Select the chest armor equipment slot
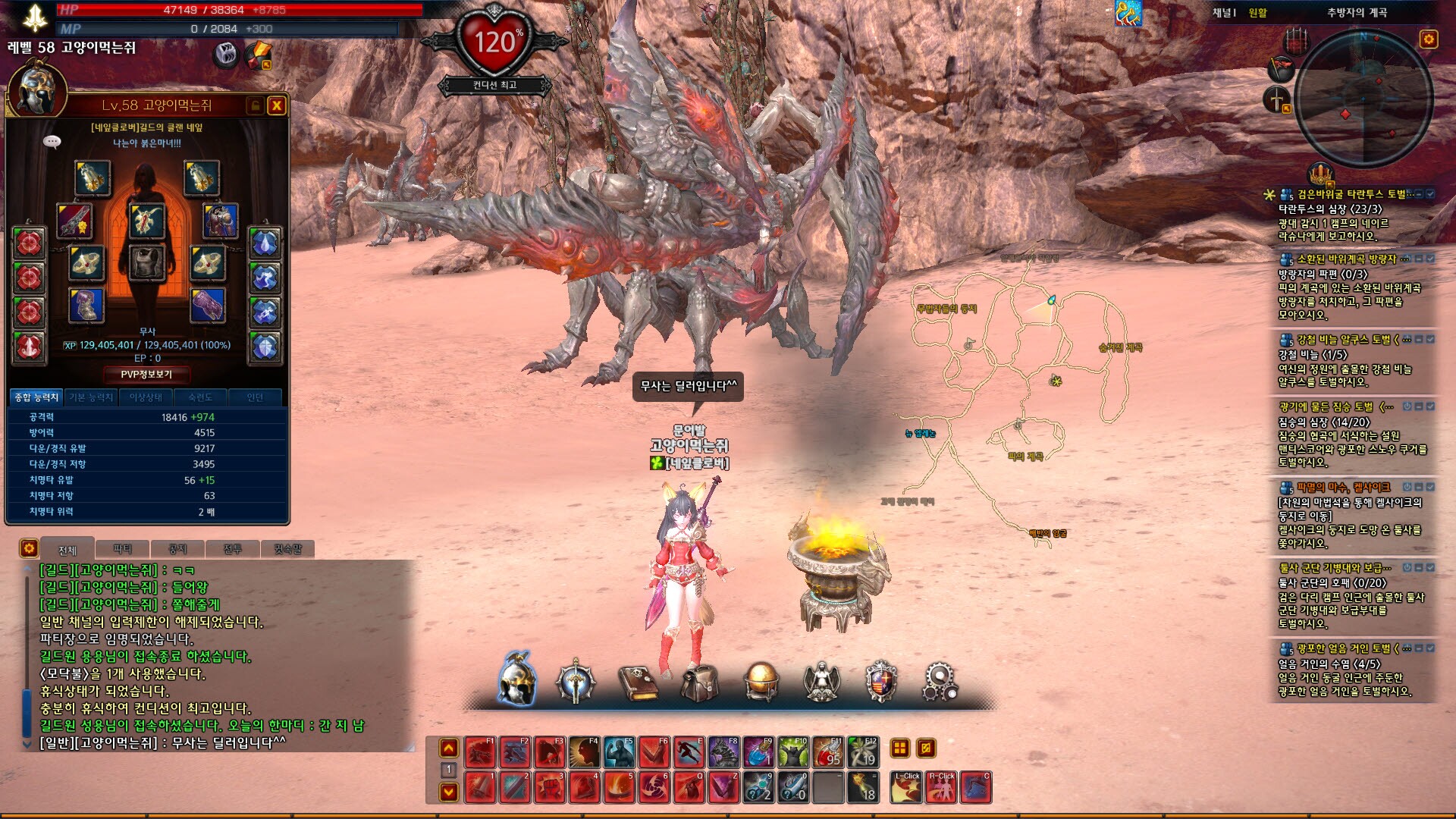1456x819 pixels. (146, 262)
